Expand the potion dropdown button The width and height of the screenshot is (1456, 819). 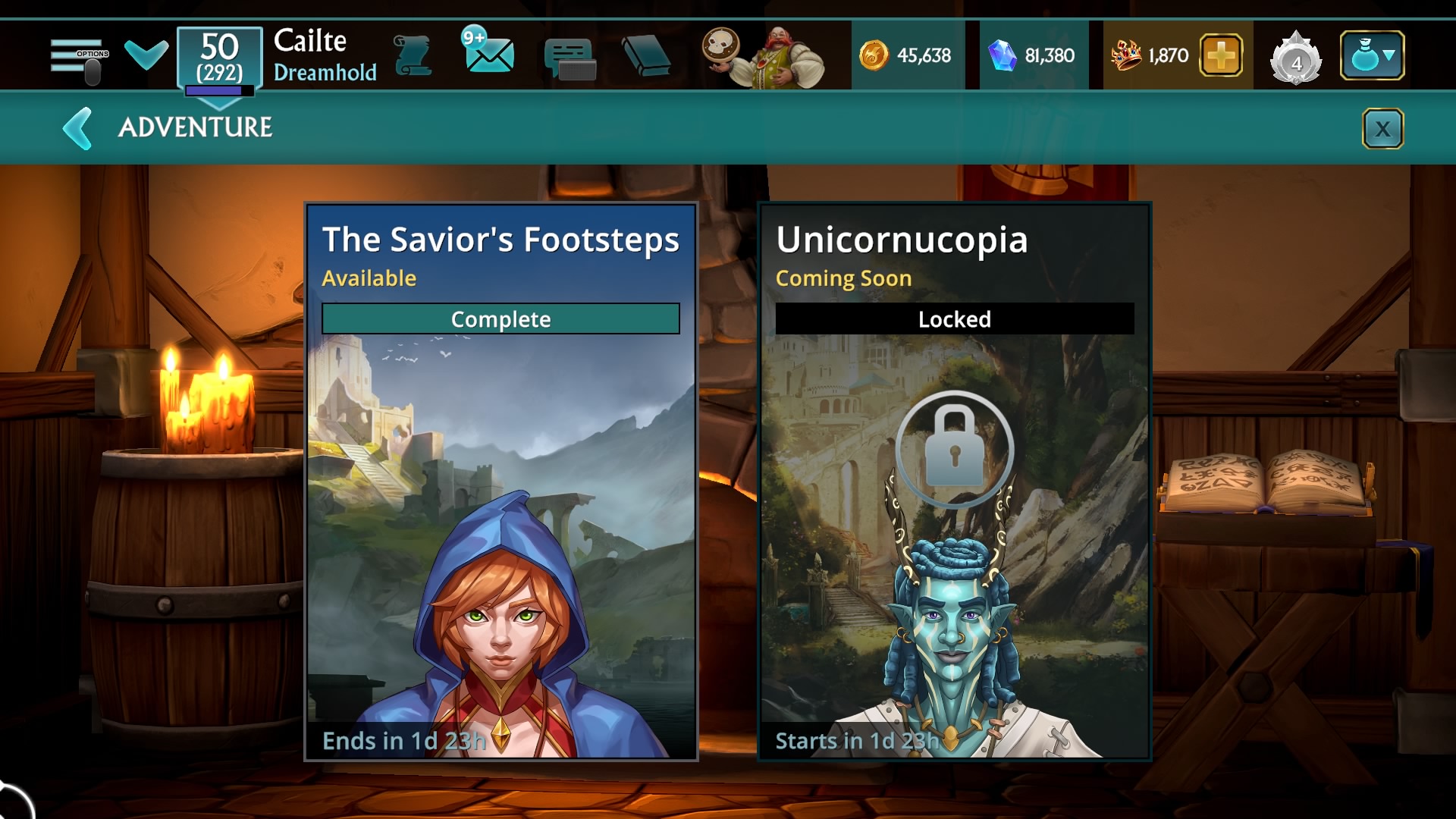pyautogui.click(x=1372, y=55)
